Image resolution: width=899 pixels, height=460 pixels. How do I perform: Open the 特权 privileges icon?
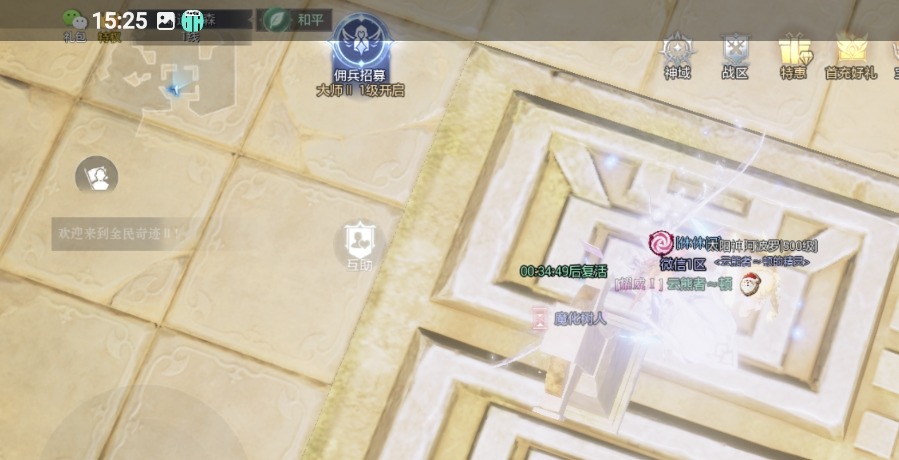[x=109, y=37]
